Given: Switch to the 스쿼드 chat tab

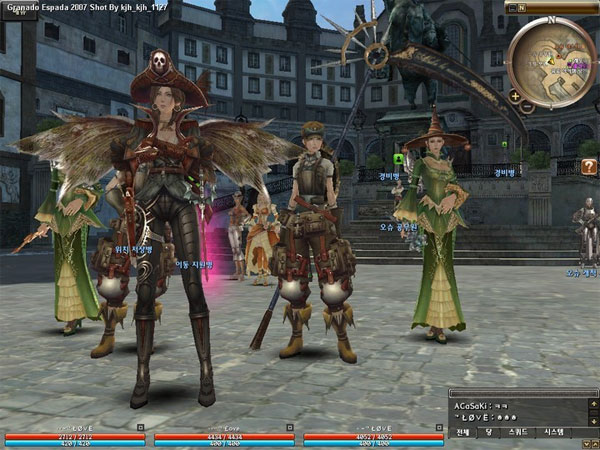Looking at the screenshot, I should click(x=519, y=433).
